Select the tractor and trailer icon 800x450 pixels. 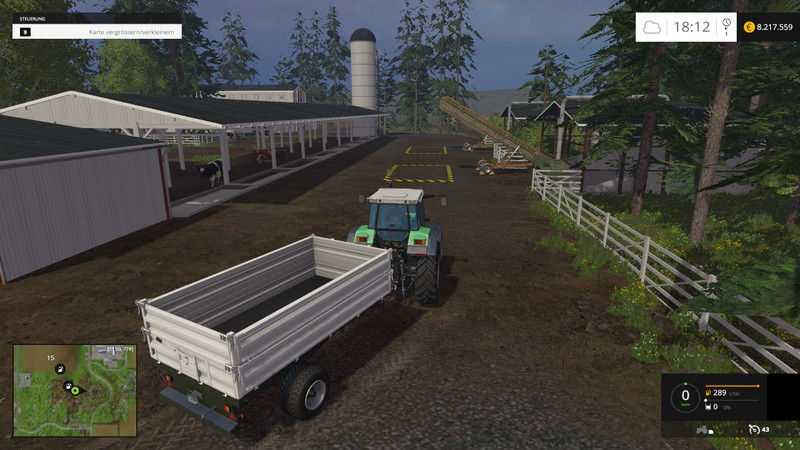coord(703,429)
